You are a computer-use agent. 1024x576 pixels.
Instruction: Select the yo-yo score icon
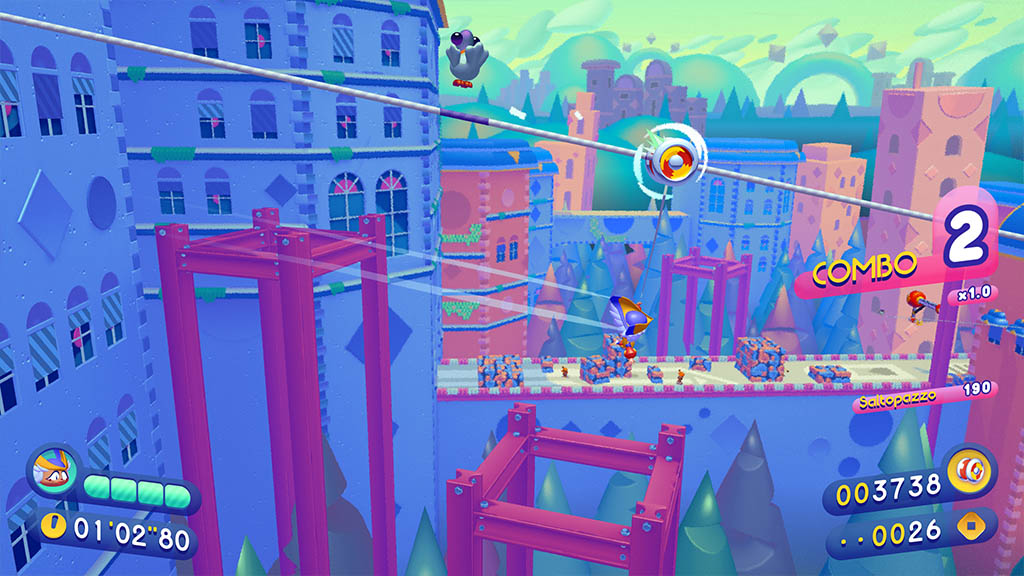pyautogui.click(x=969, y=469)
